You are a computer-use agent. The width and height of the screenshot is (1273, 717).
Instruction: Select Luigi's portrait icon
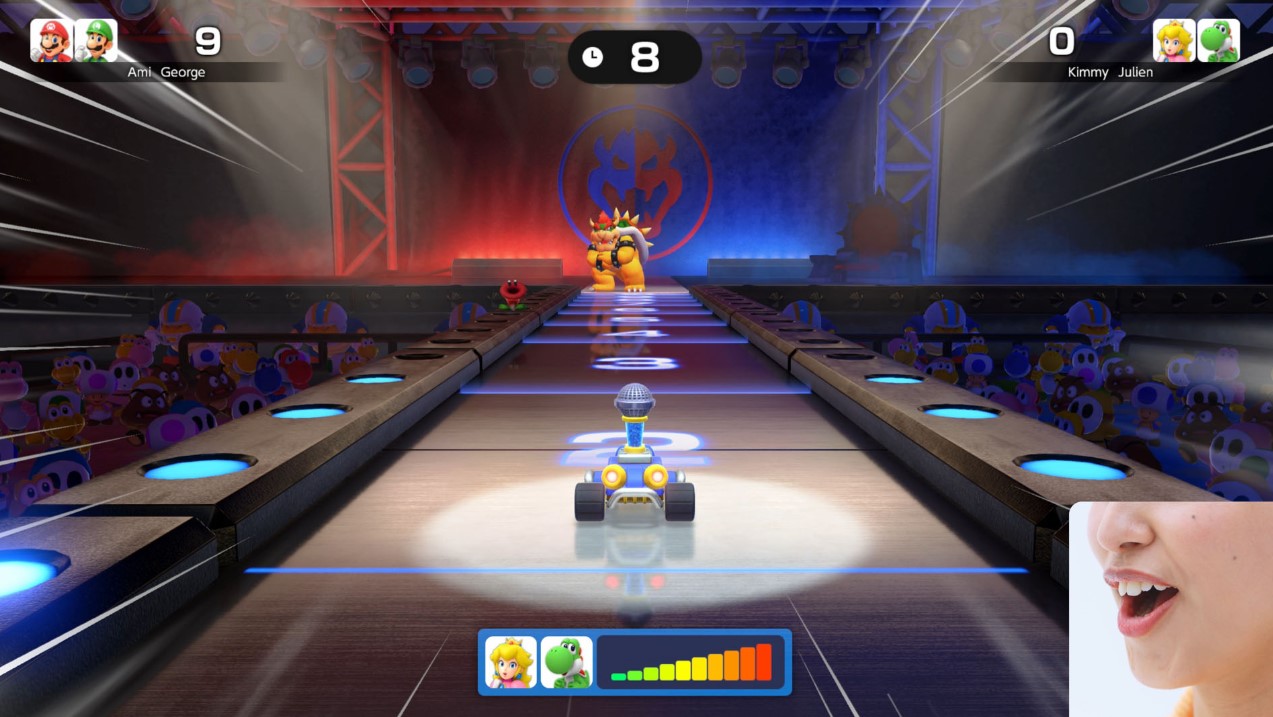click(x=96, y=41)
